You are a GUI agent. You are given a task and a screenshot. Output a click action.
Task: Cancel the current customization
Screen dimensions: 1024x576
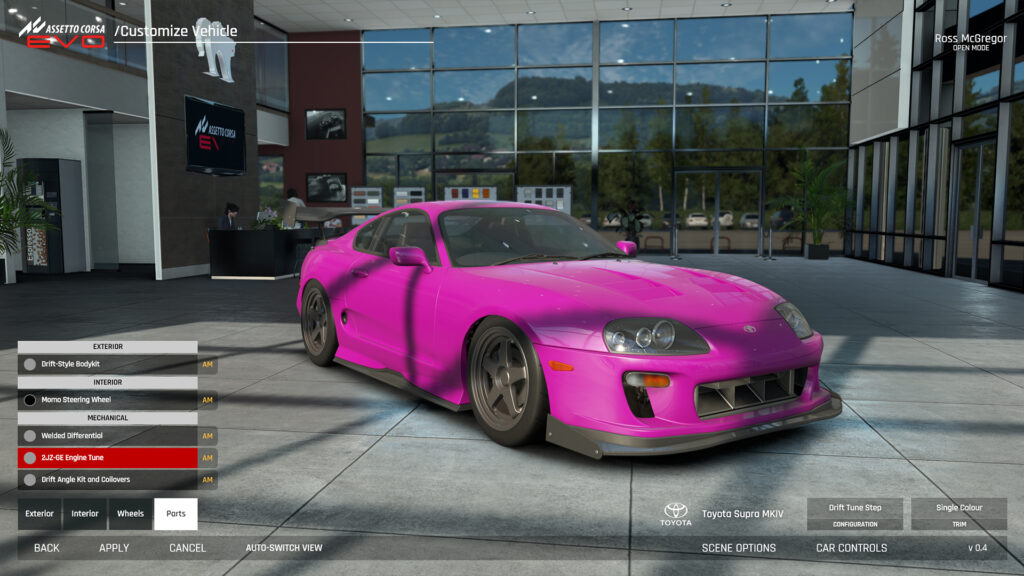pyautogui.click(x=187, y=548)
